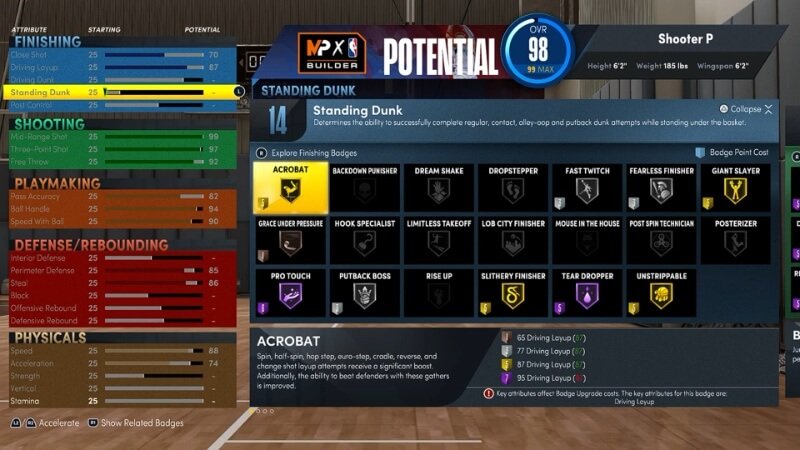This screenshot has width=800, height=450.
Task: Choose the Ball Handle attribute row
Action: click(x=120, y=209)
